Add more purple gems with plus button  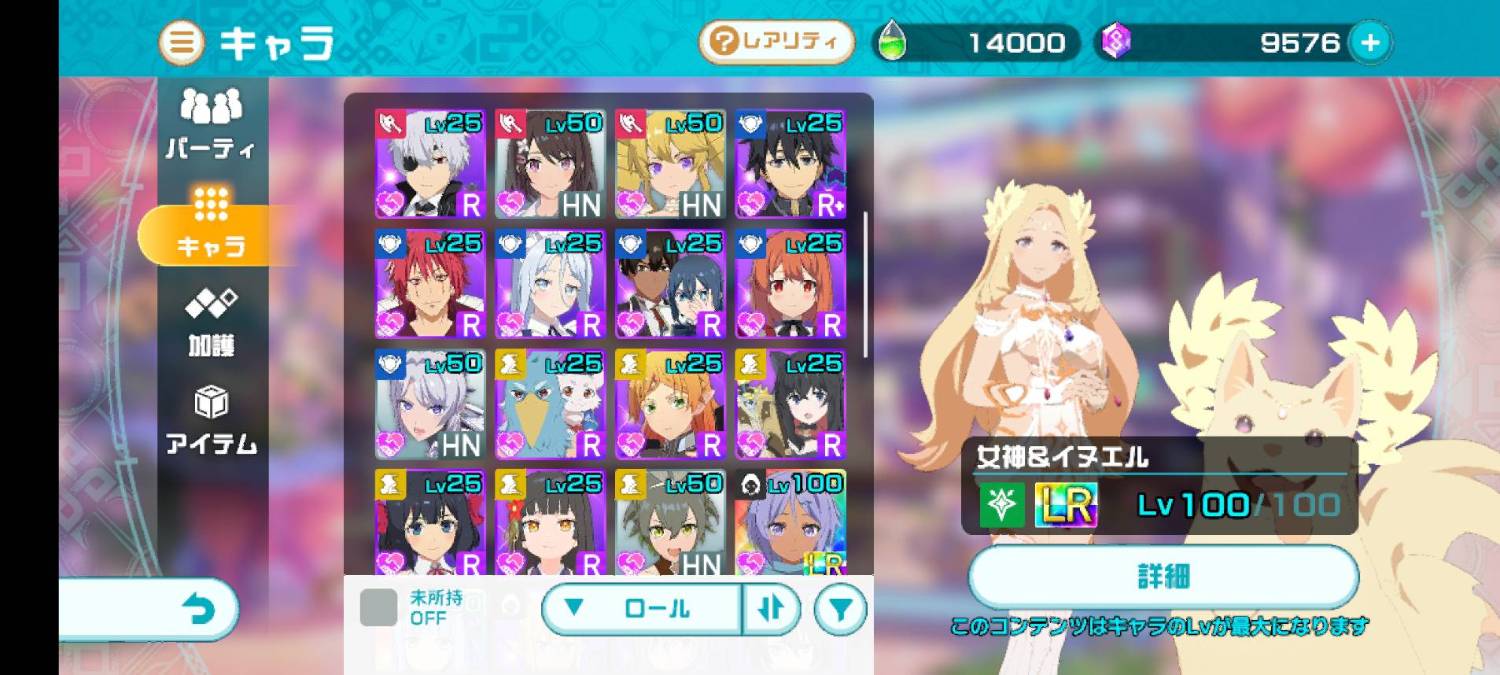pyautogui.click(x=1370, y=42)
